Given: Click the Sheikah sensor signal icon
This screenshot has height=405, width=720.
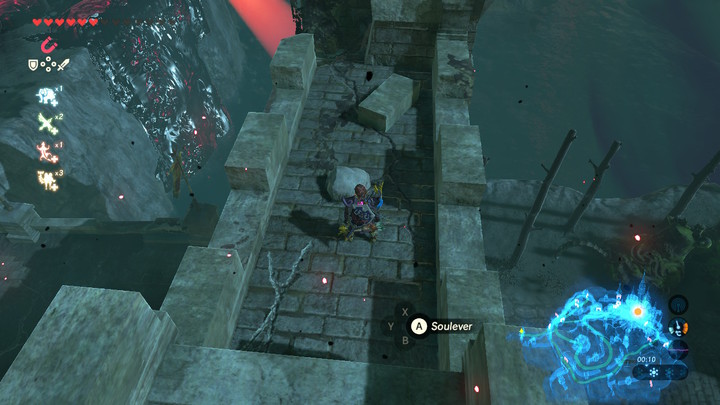Looking at the screenshot, I should (x=678, y=304).
